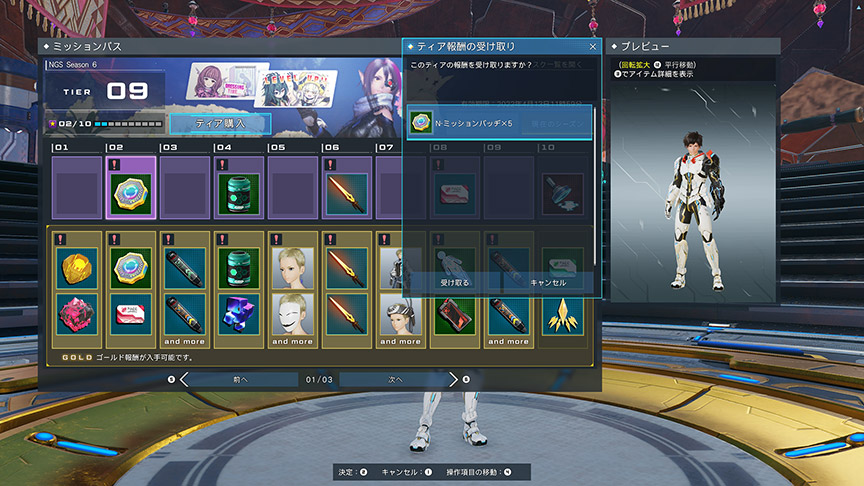Pick the purple cube gold reward
Image resolution: width=864 pixels, height=486 pixels.
(239, 314)
